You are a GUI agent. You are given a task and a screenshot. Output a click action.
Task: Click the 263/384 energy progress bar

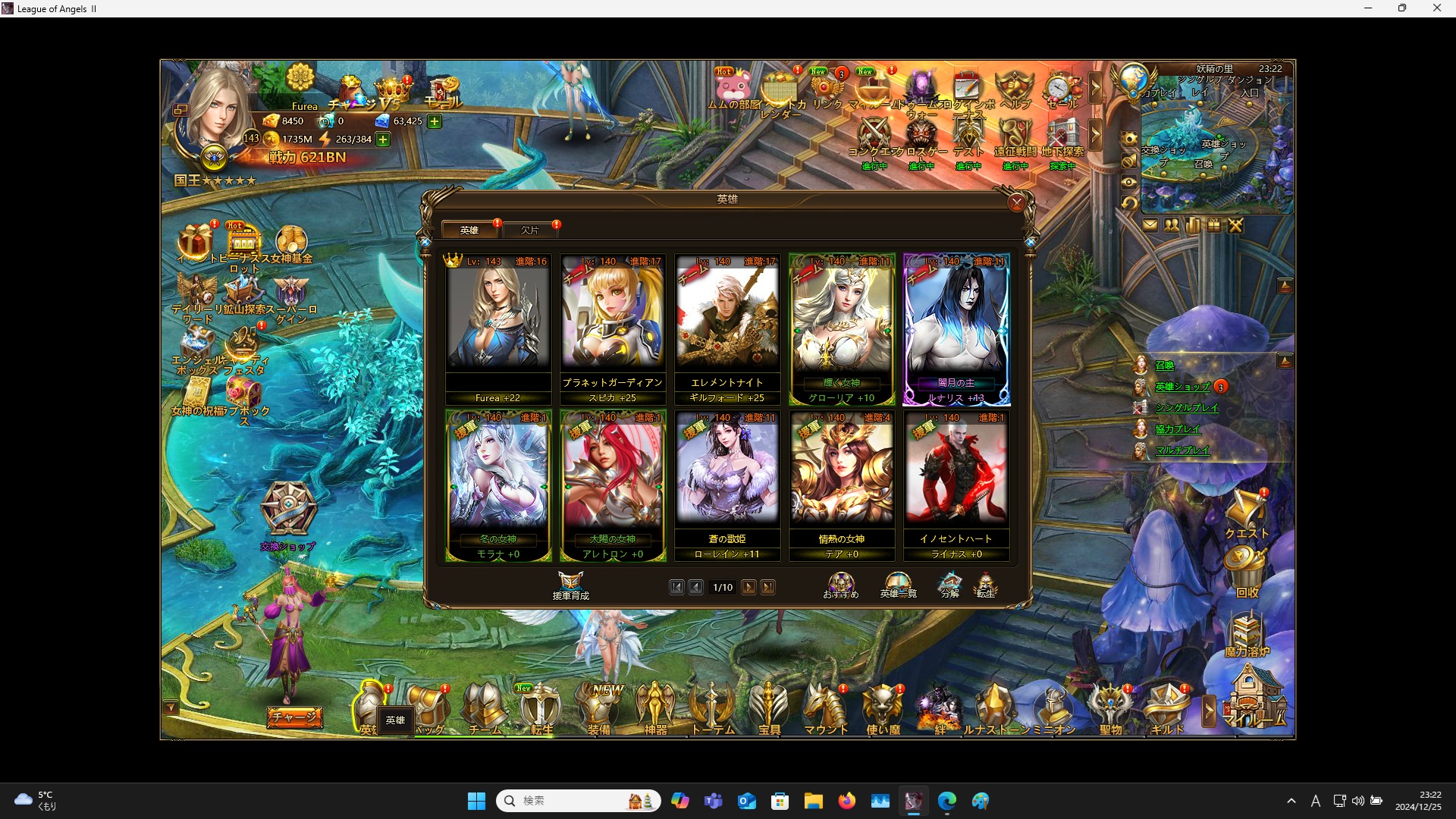pos(350,139)
